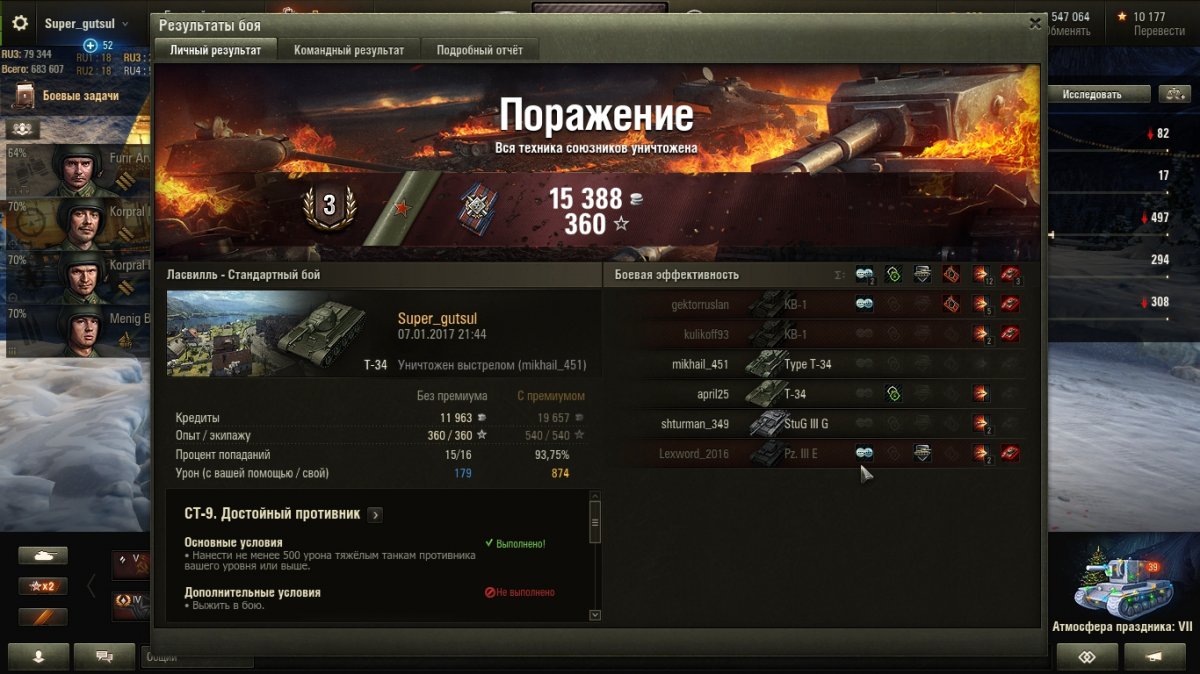
Task: Switch to Командный результат tab
Action: (x=349, y=50)
